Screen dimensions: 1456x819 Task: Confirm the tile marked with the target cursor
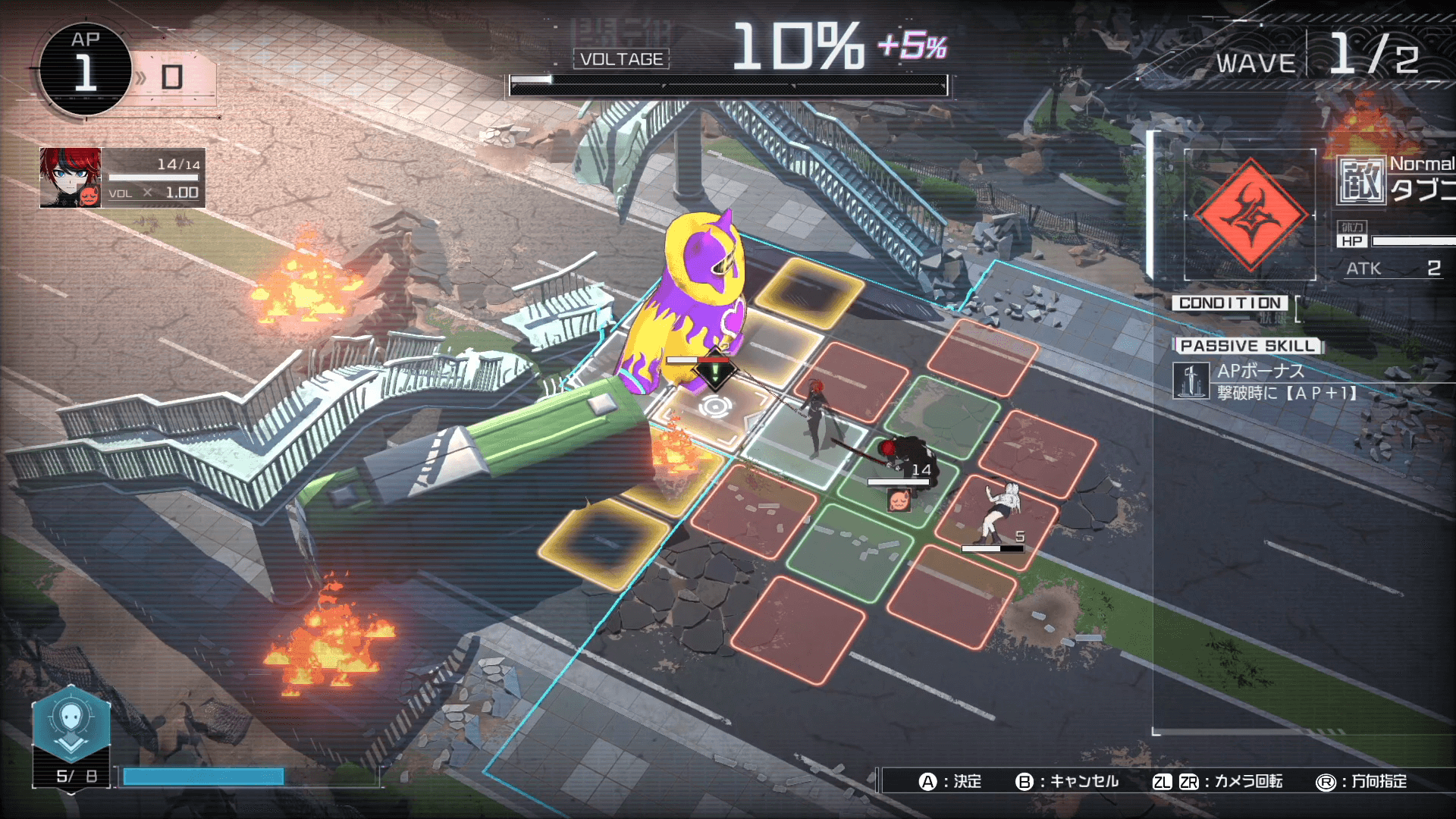714,407
